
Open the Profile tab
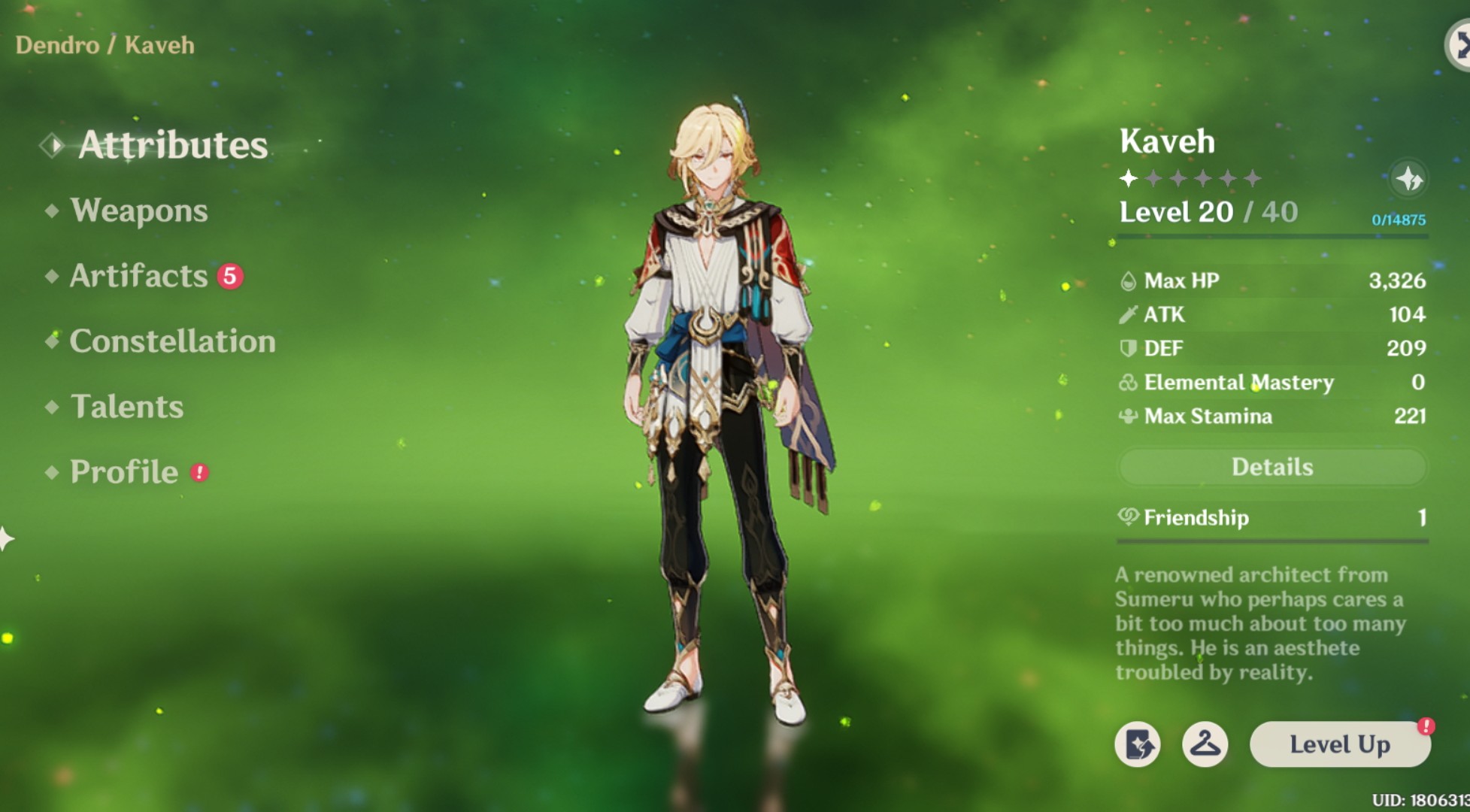[x=125, y=472]
